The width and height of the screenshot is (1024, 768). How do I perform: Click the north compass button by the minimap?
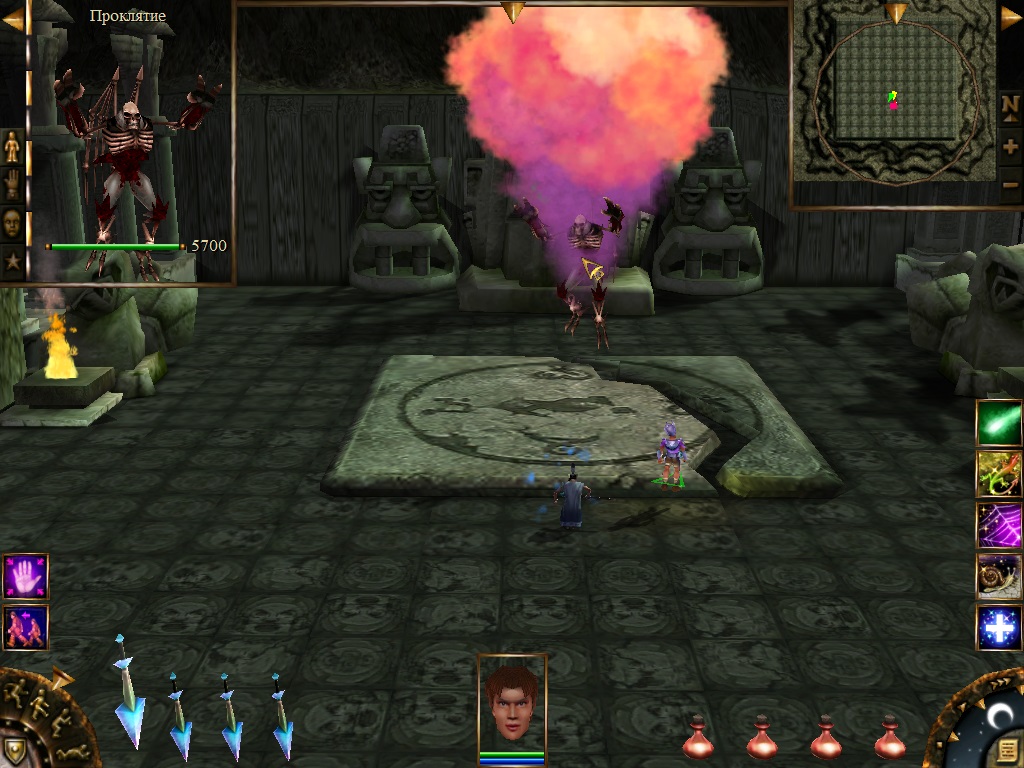pos(1010,106)
